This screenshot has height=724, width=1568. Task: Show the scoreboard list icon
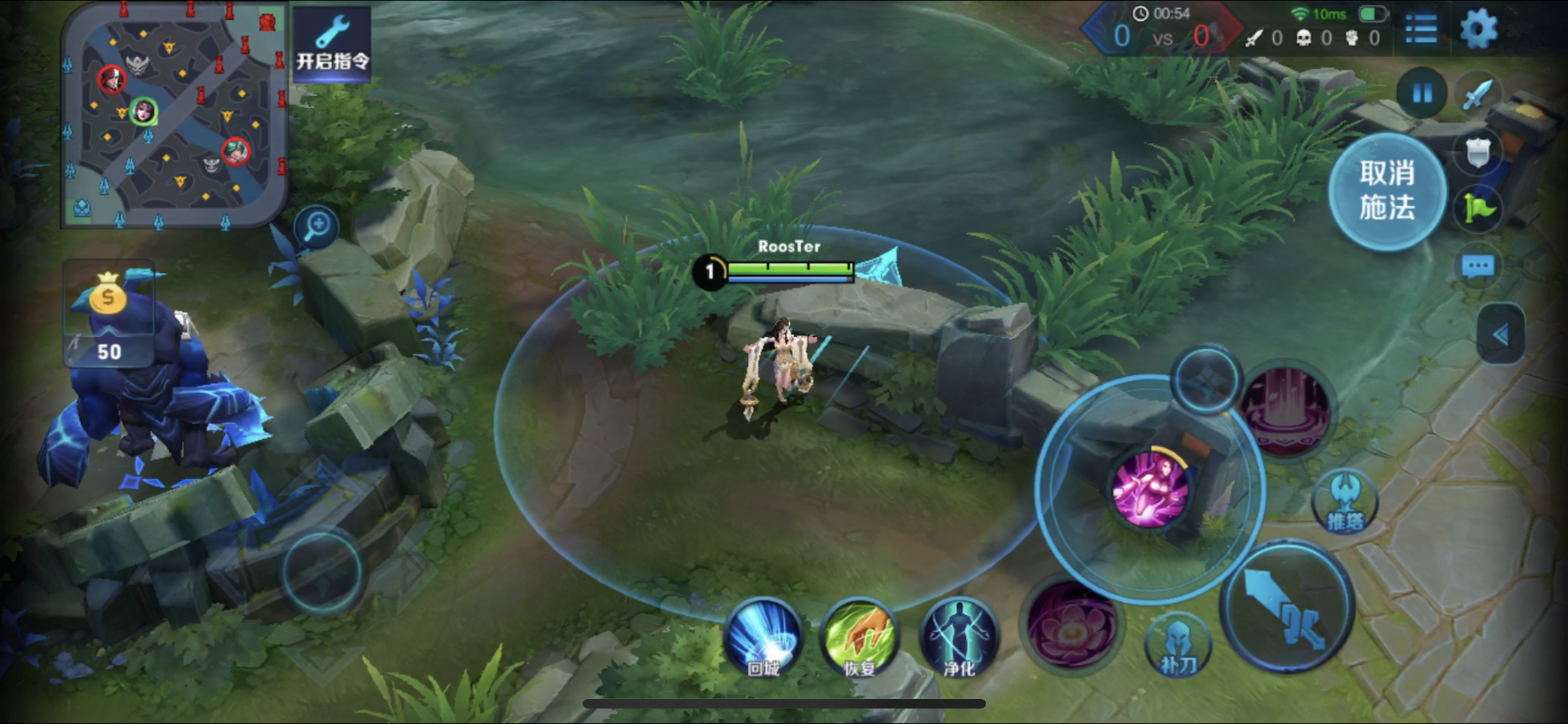(x=1421, y=29)
